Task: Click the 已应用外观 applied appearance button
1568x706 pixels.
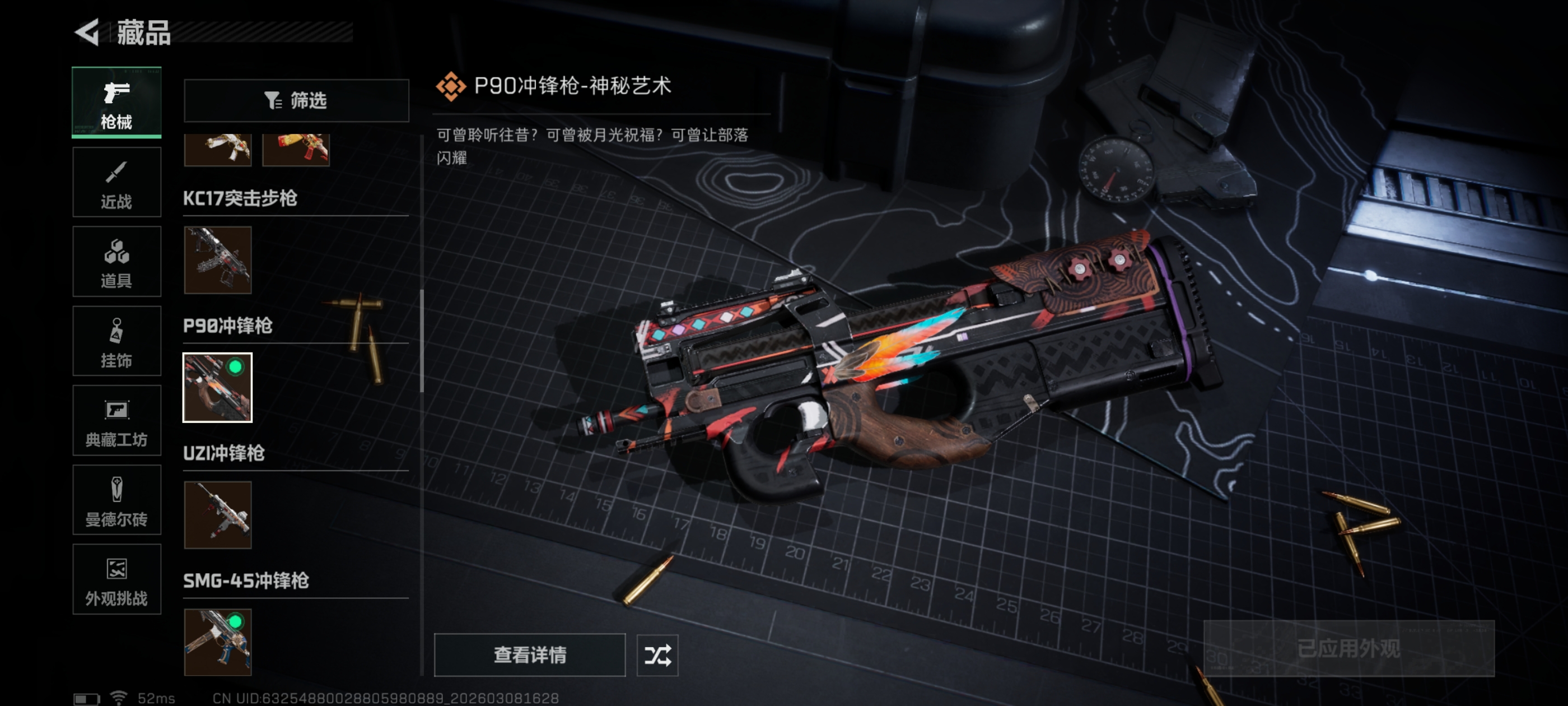Action: coord(1348,649)
